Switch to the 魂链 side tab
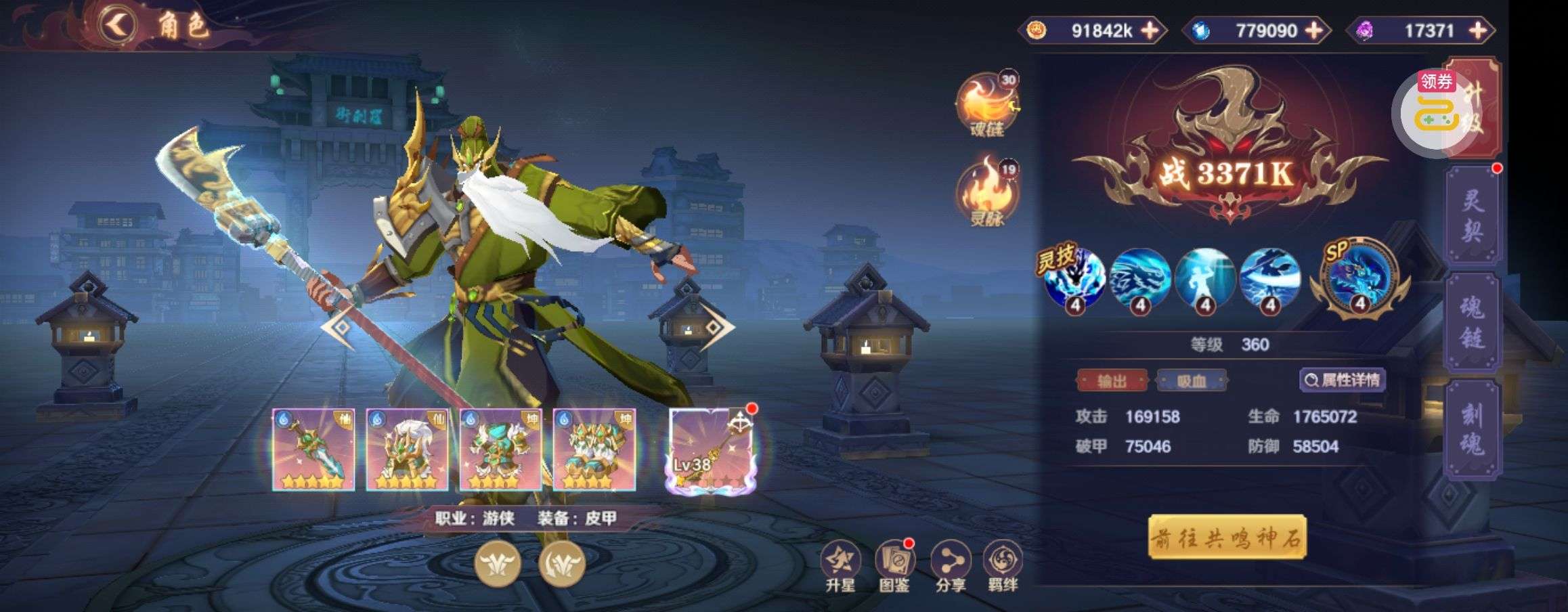This screenshot has height=612, width=1568. pos(1473,324)
